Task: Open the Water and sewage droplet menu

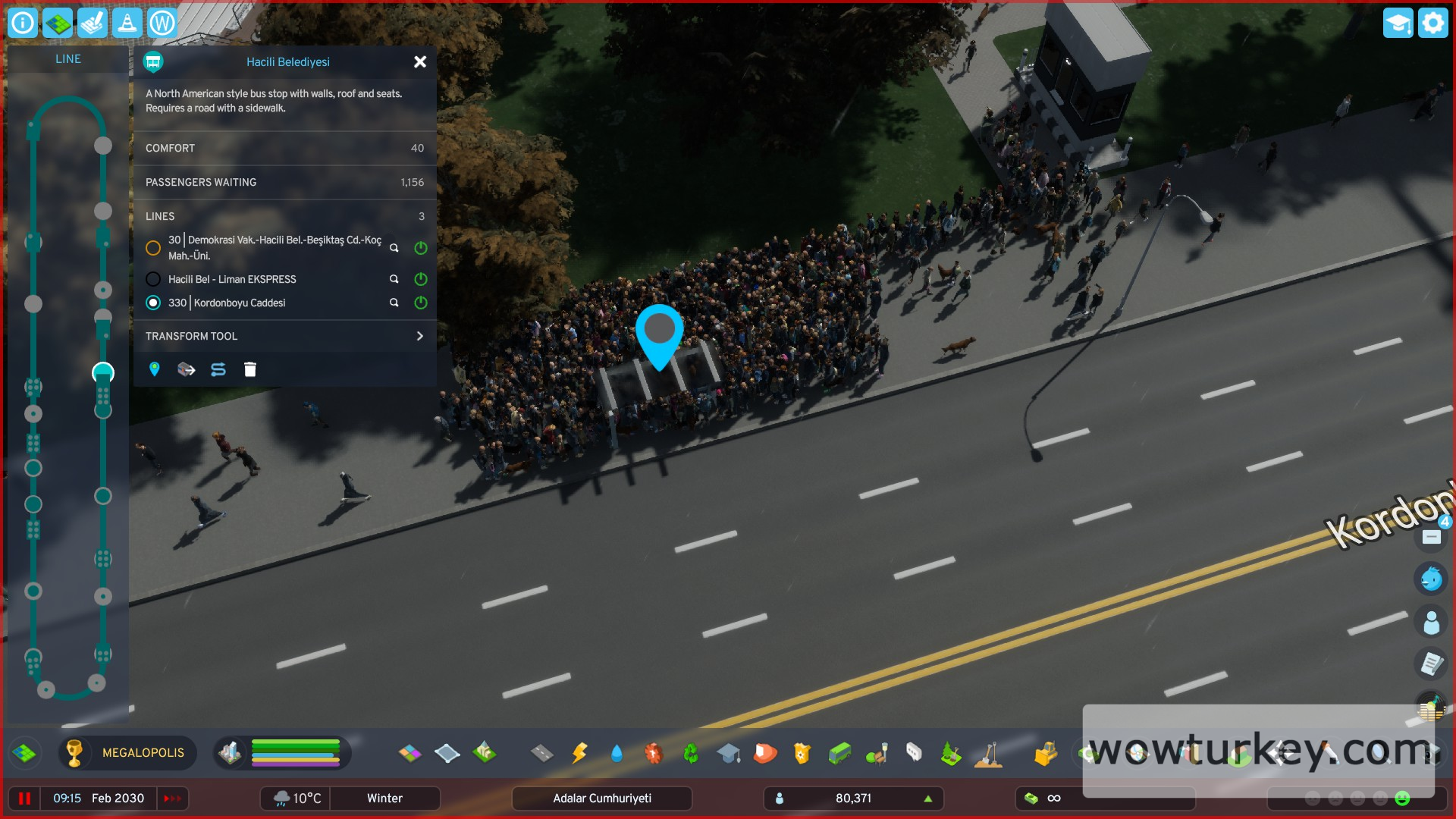Action: pos(616,753)
